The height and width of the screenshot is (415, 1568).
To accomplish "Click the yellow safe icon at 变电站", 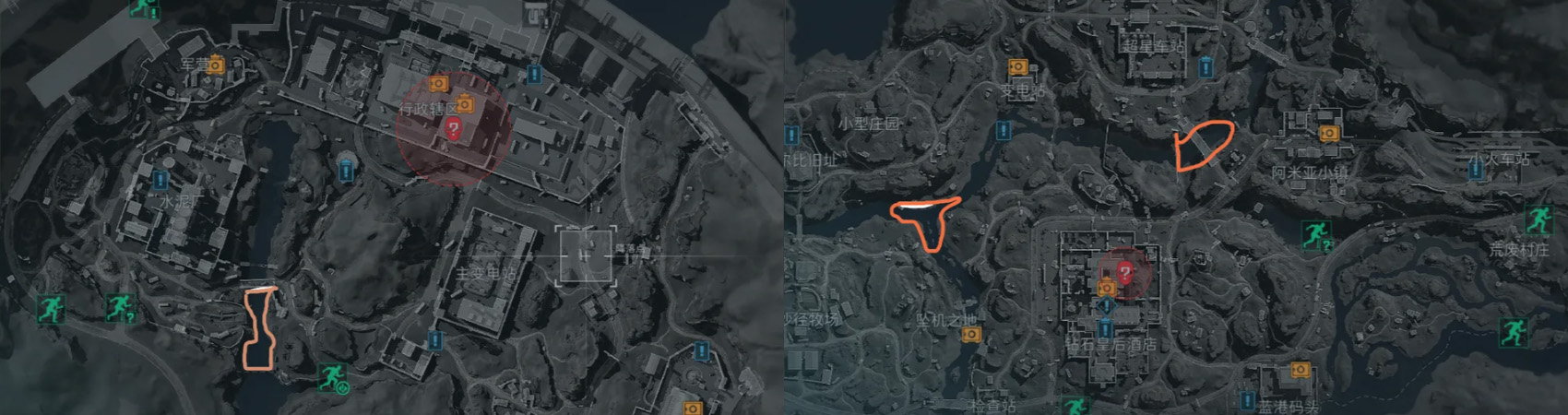I will coord(1017,67).
